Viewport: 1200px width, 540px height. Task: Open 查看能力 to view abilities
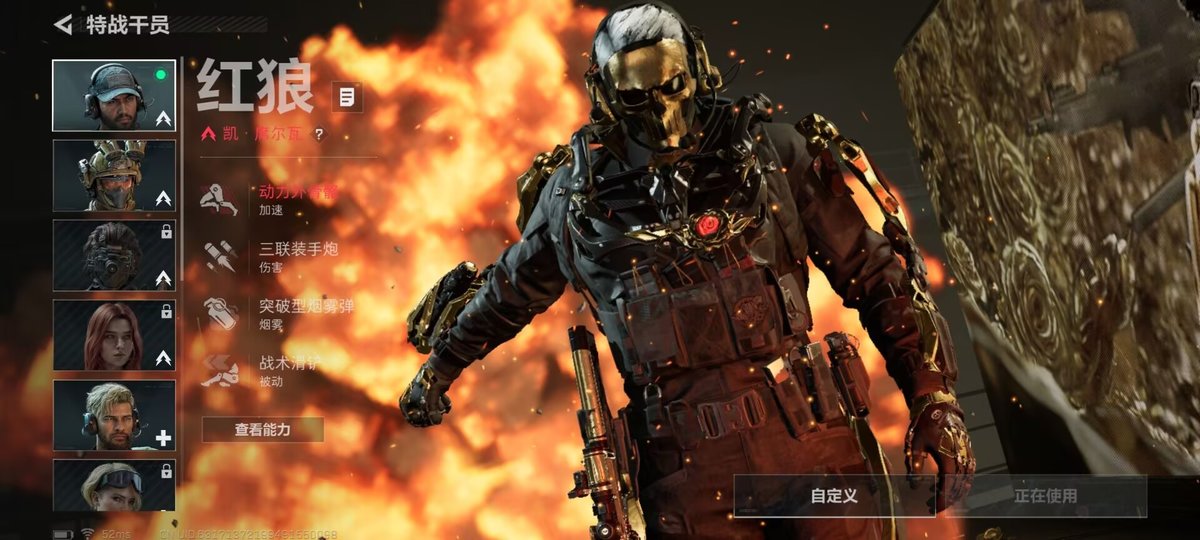point(263,430)
